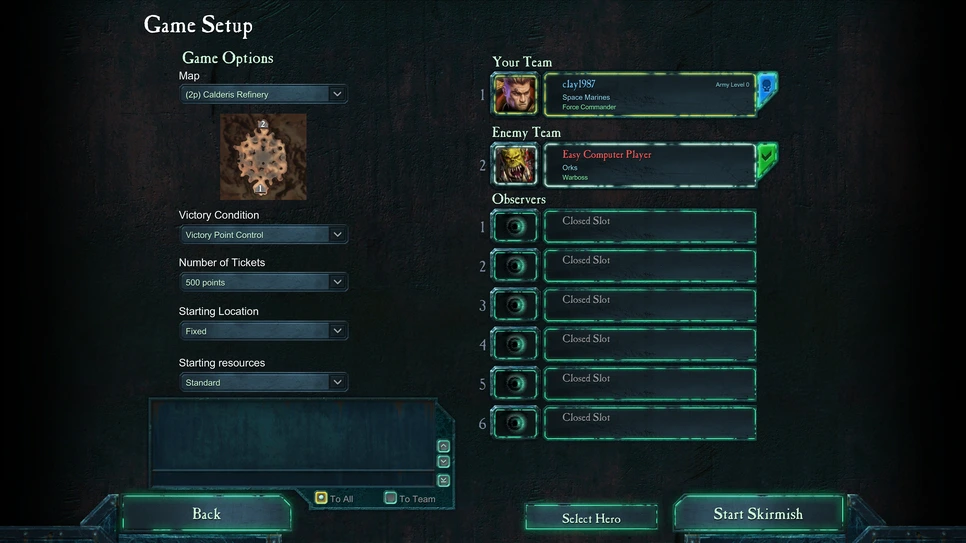Click the chat message input field

[x=292, y=480]
